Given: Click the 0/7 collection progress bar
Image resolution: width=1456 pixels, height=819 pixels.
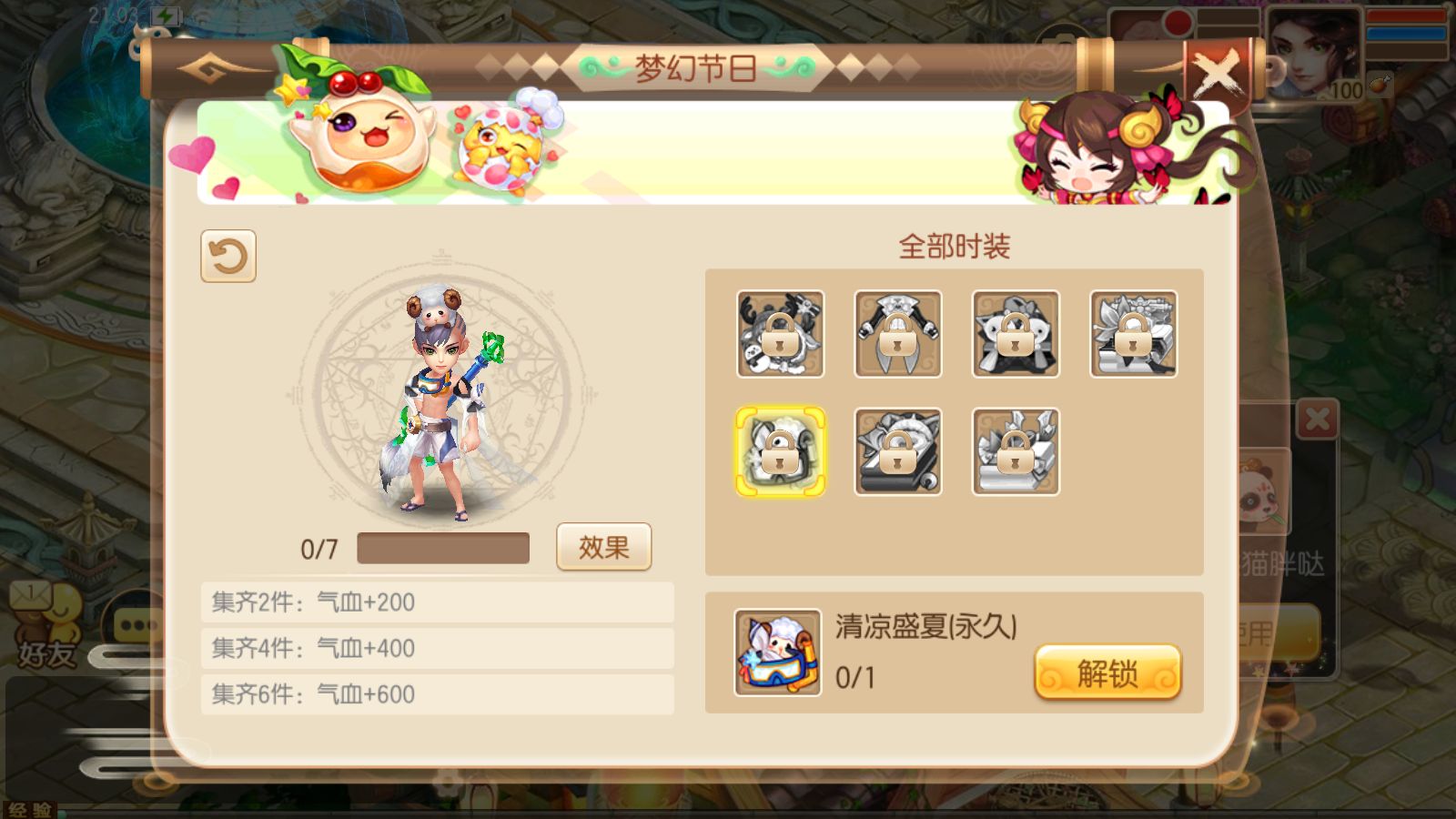Looking at the screenshot, I should coord(443,547).
